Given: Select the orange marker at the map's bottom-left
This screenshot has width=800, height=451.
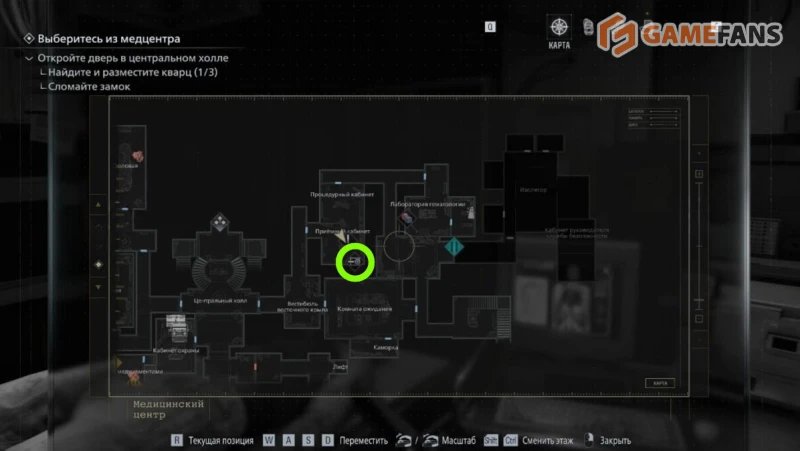Looking at the screenshot, I should pos(121,363).
